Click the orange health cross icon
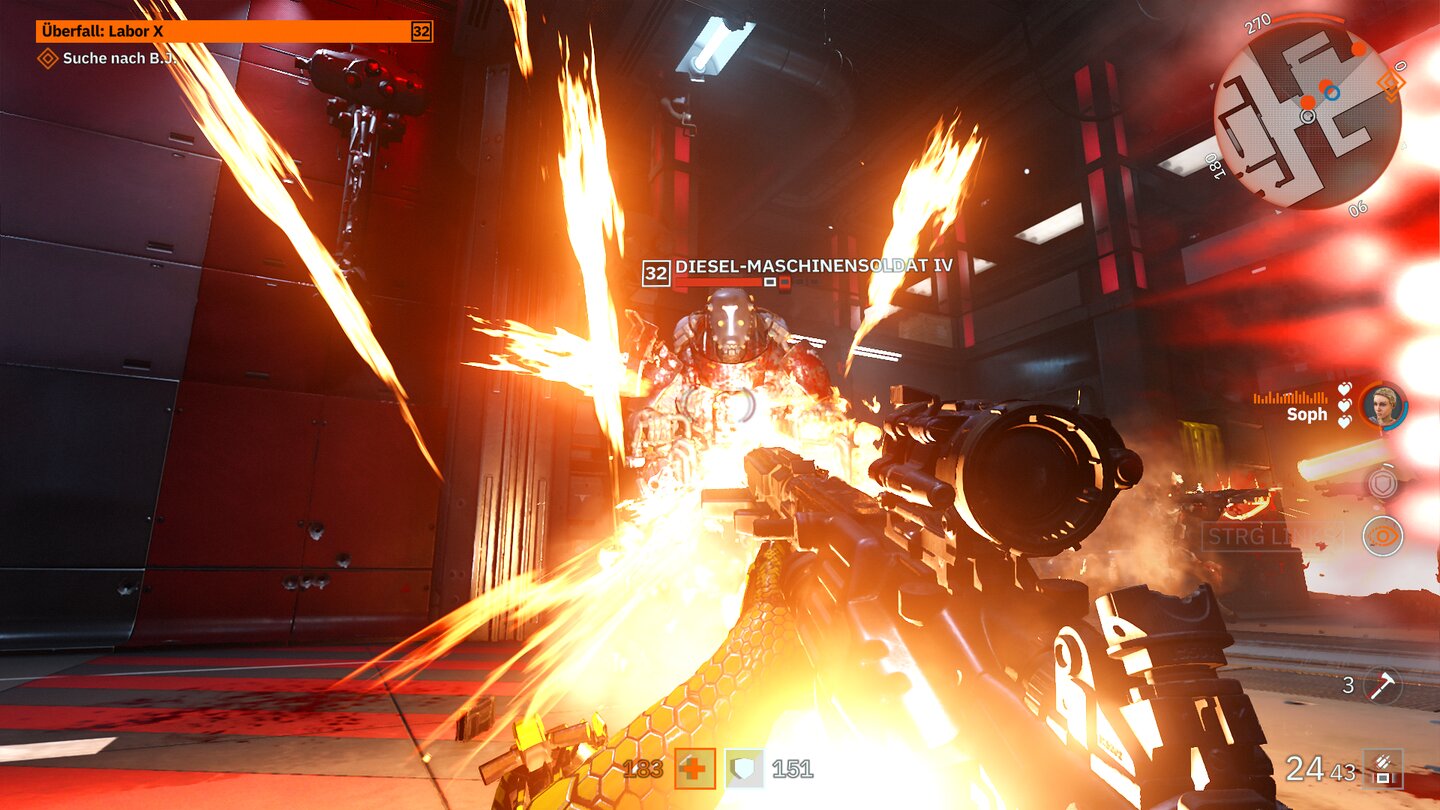The image size is (1440, 810). (x=695, y=768)
